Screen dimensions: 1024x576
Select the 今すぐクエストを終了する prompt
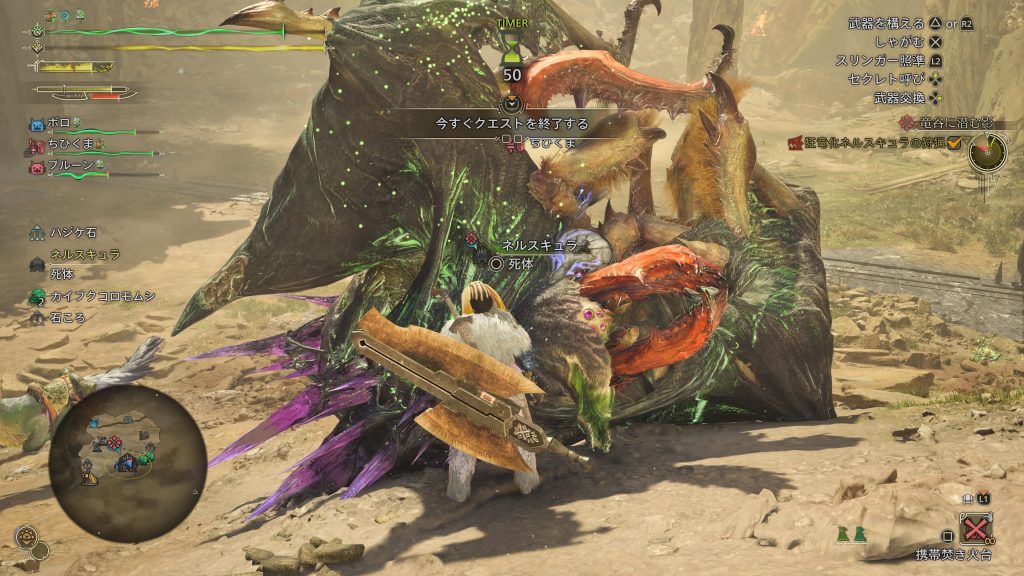(x=511, y=124)
